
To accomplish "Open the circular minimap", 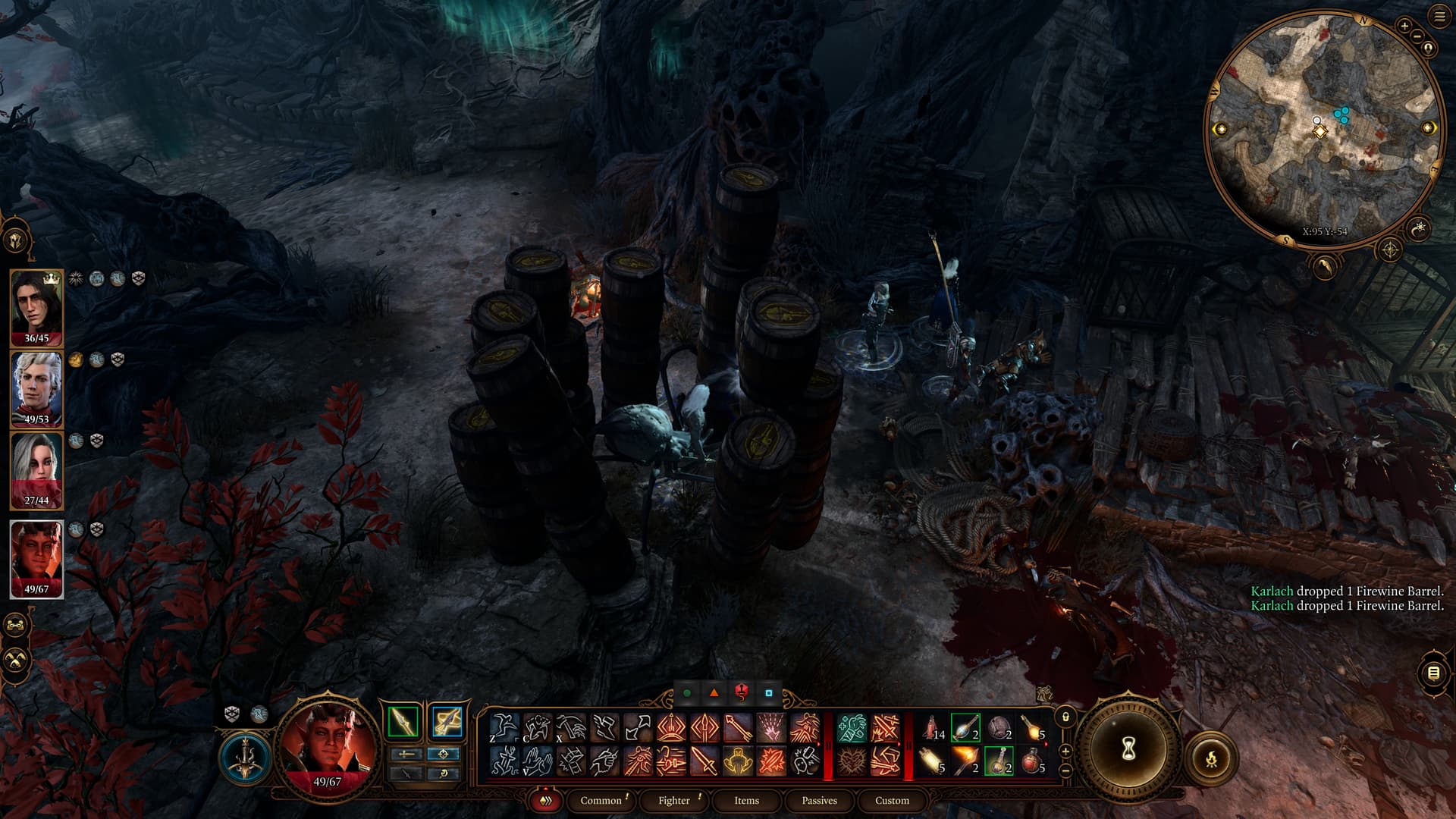I will [1323, 129].
